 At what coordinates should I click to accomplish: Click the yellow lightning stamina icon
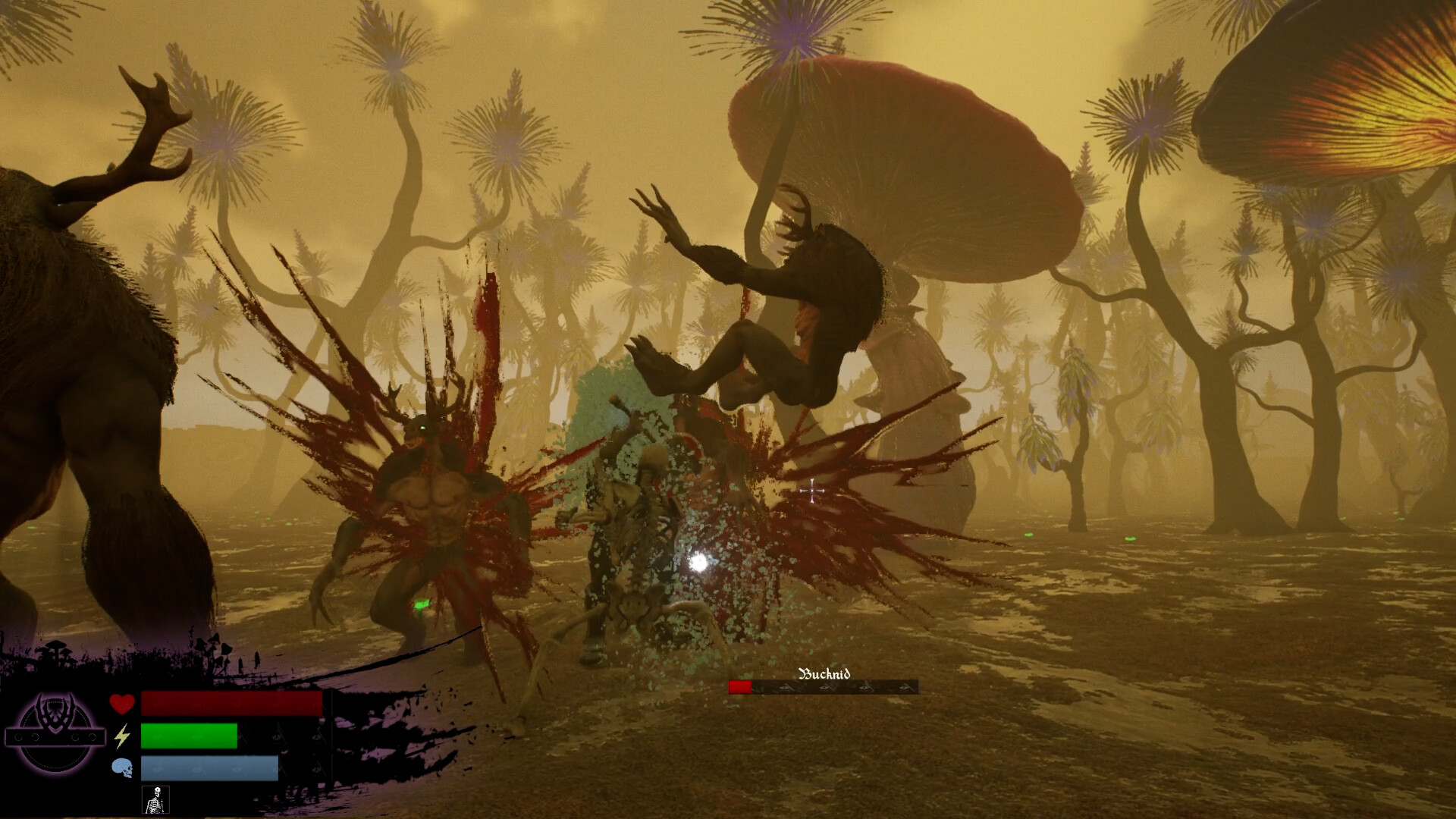coord(122,736)
